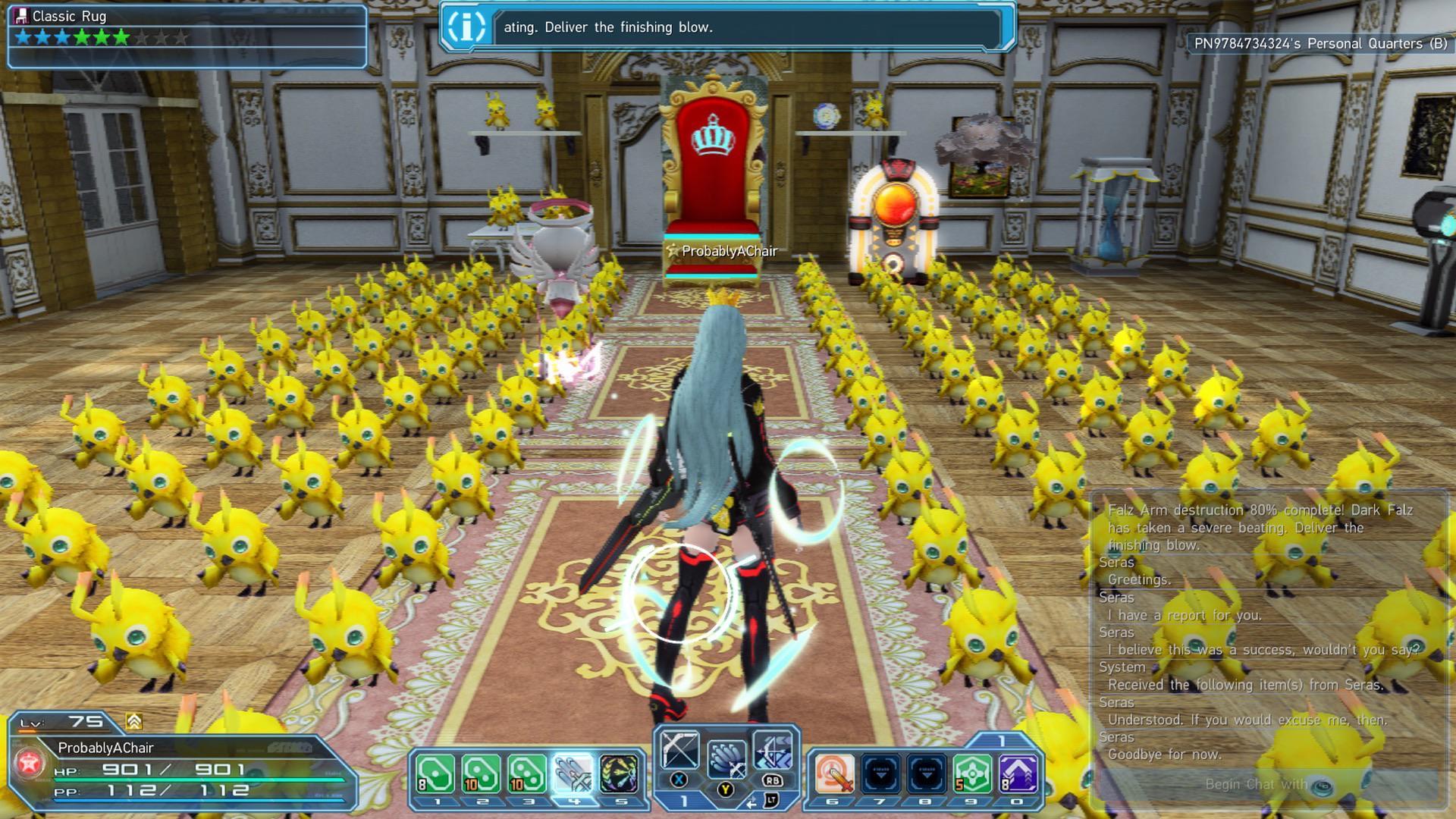Select the bow action icon bound to Y

tap(726, 756)
